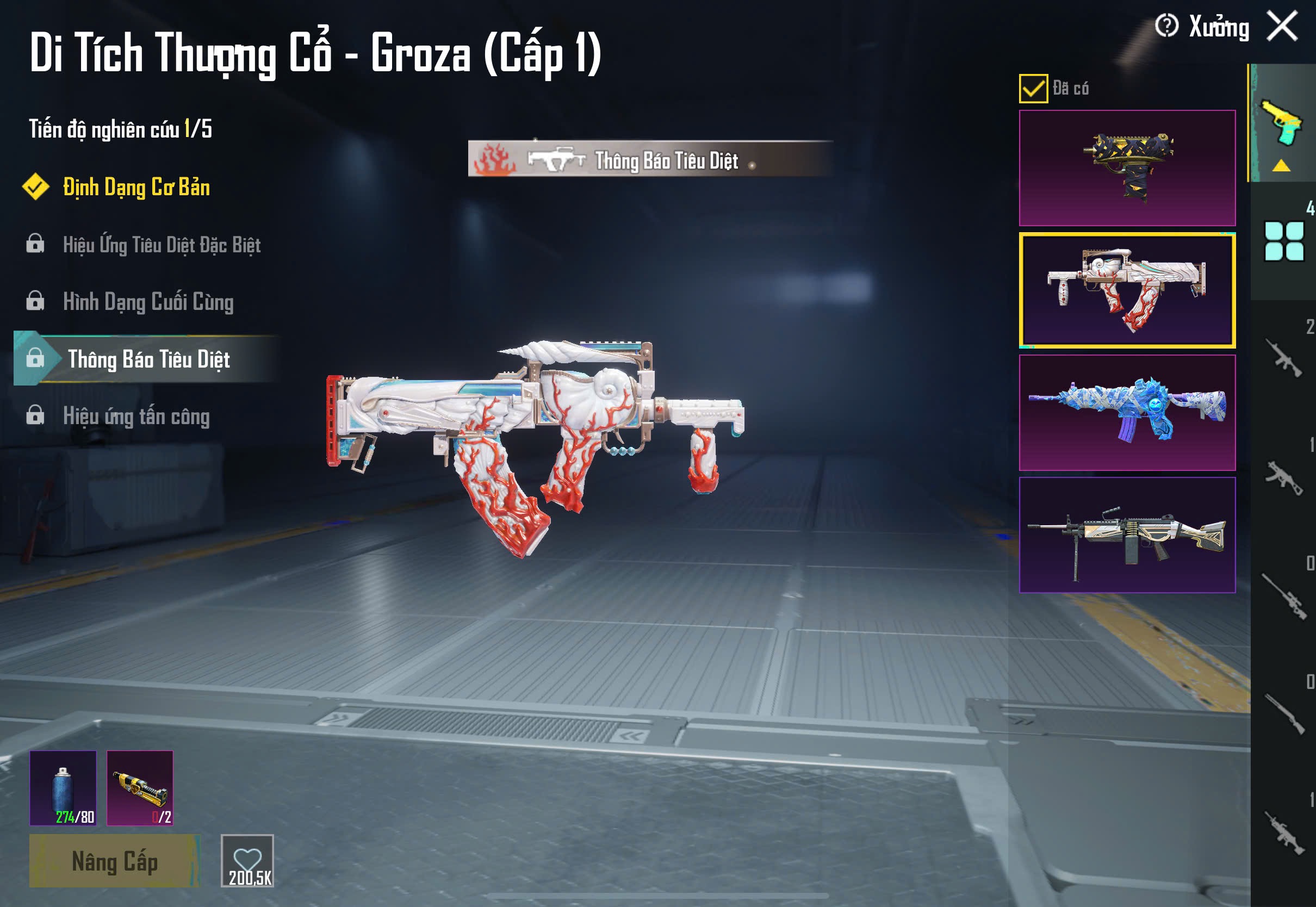Screen dimensions: 1316x907
Task: Inspect the blue paint can material slot
Action: [63, 788]
